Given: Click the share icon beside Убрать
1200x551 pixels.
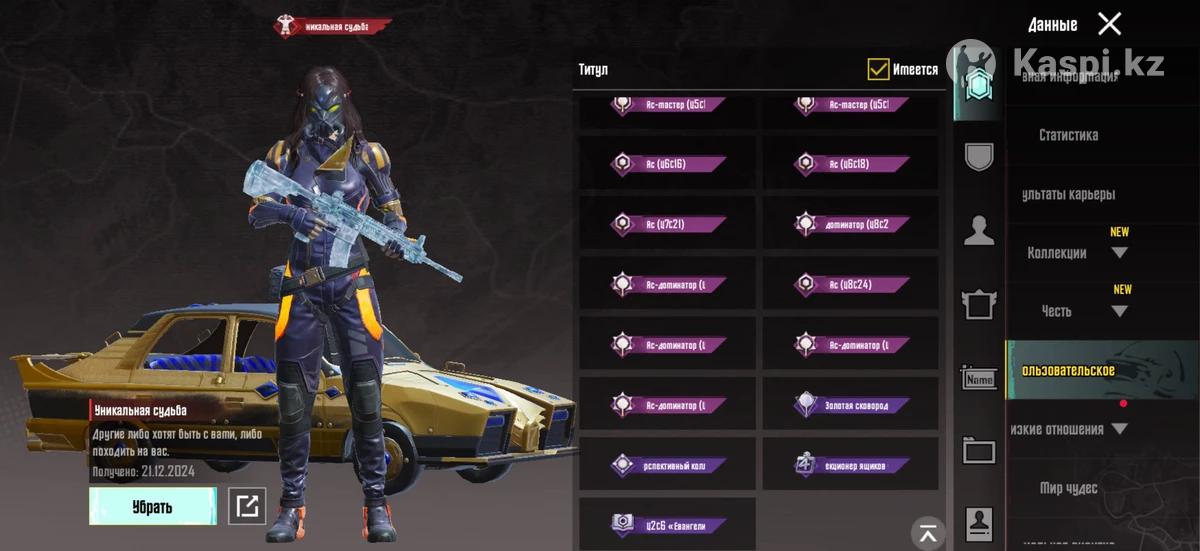Looking at the screenshot, I should click(x=246, y=506).
